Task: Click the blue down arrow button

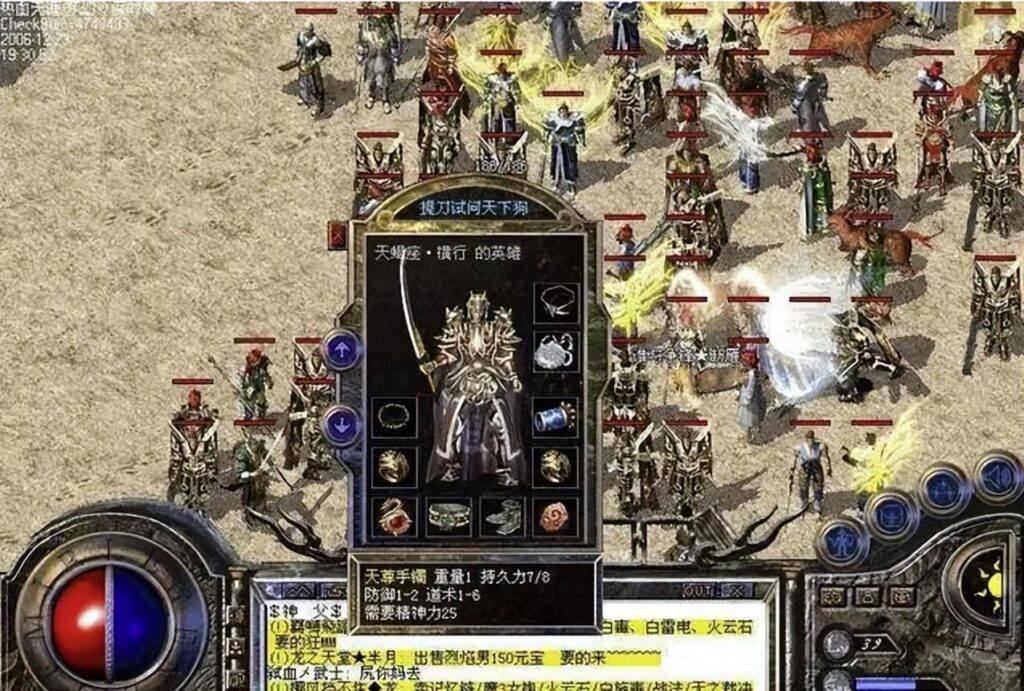Action: tap(342, 426)
